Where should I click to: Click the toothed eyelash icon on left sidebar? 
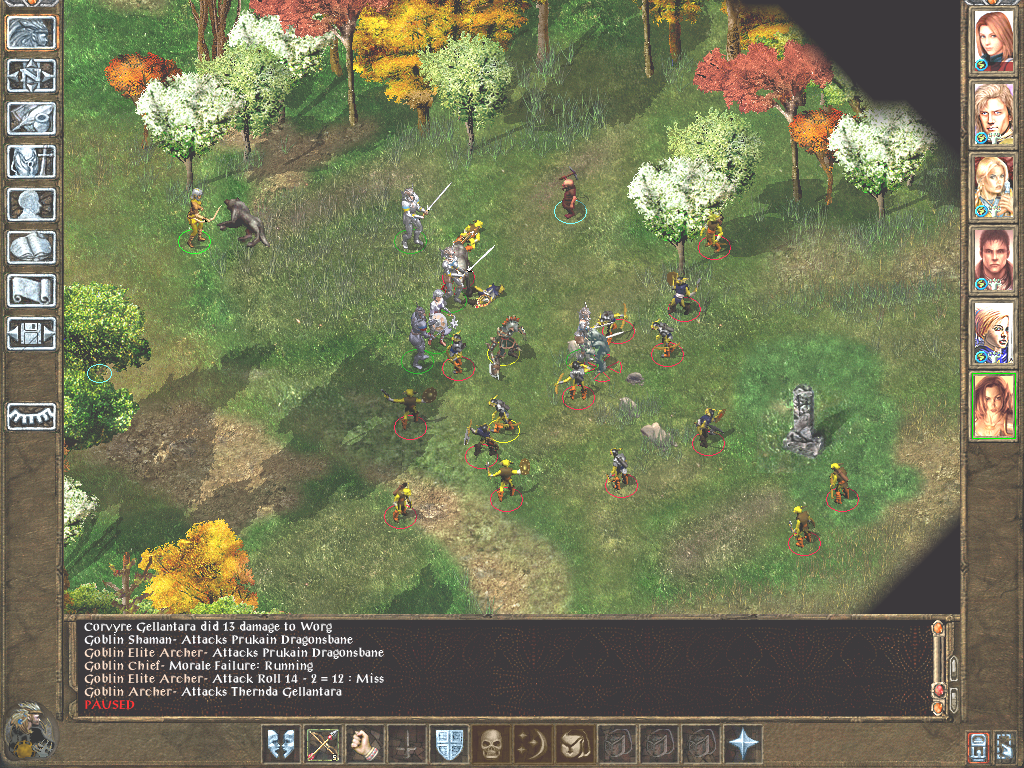[x=32, y=416]
